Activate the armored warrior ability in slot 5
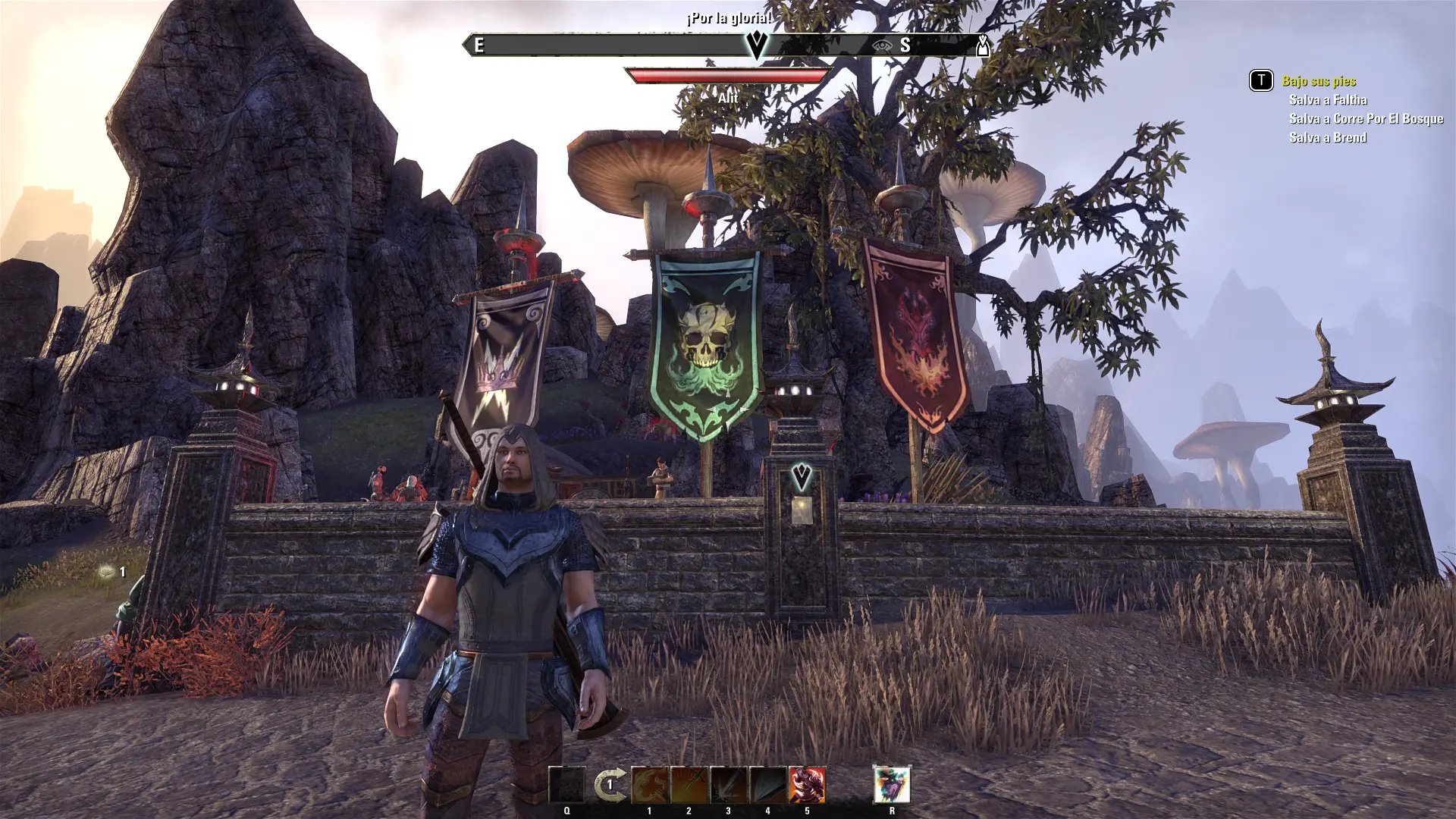1456x819 pixels. [x=807, y=785]
